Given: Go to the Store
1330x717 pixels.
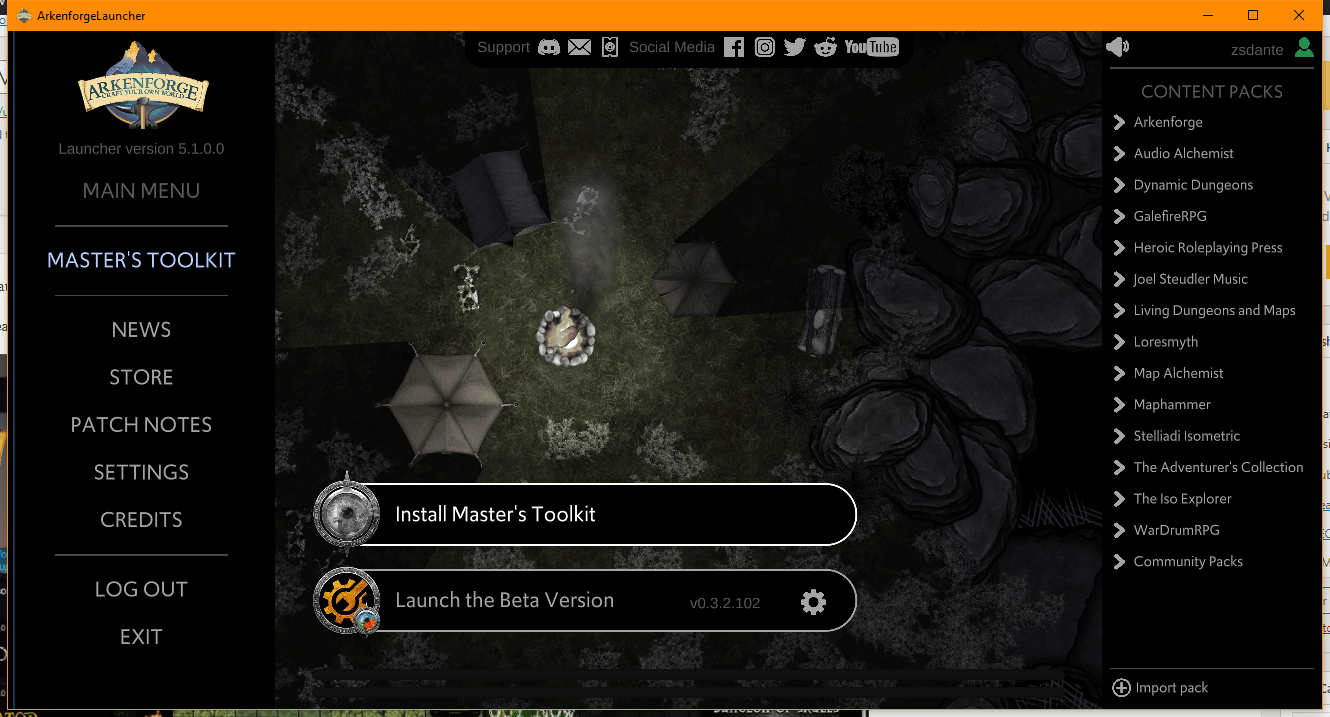Looking at the screenshot, I should pos(141,377).
